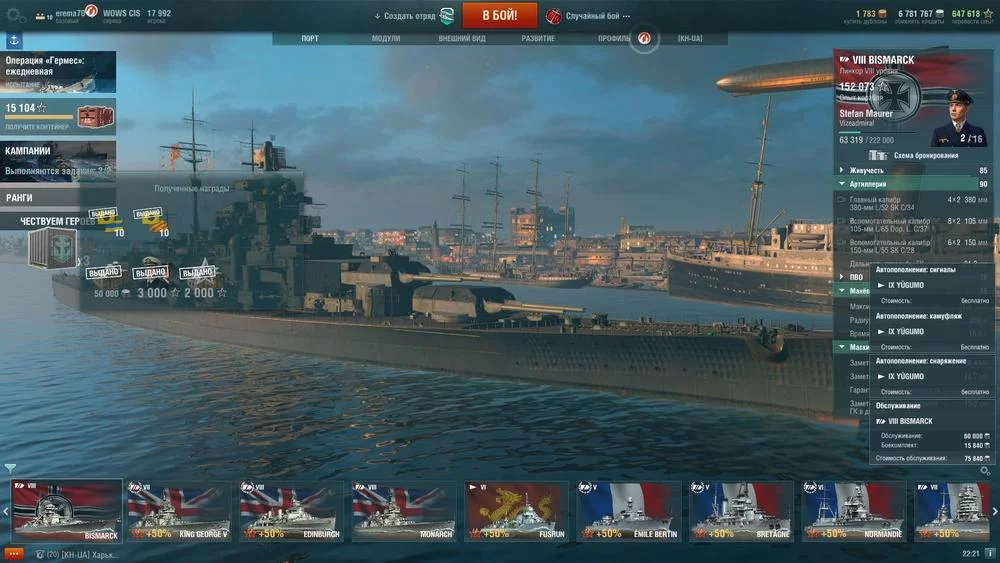Open the Развитие tab

[x=538, y=39]
